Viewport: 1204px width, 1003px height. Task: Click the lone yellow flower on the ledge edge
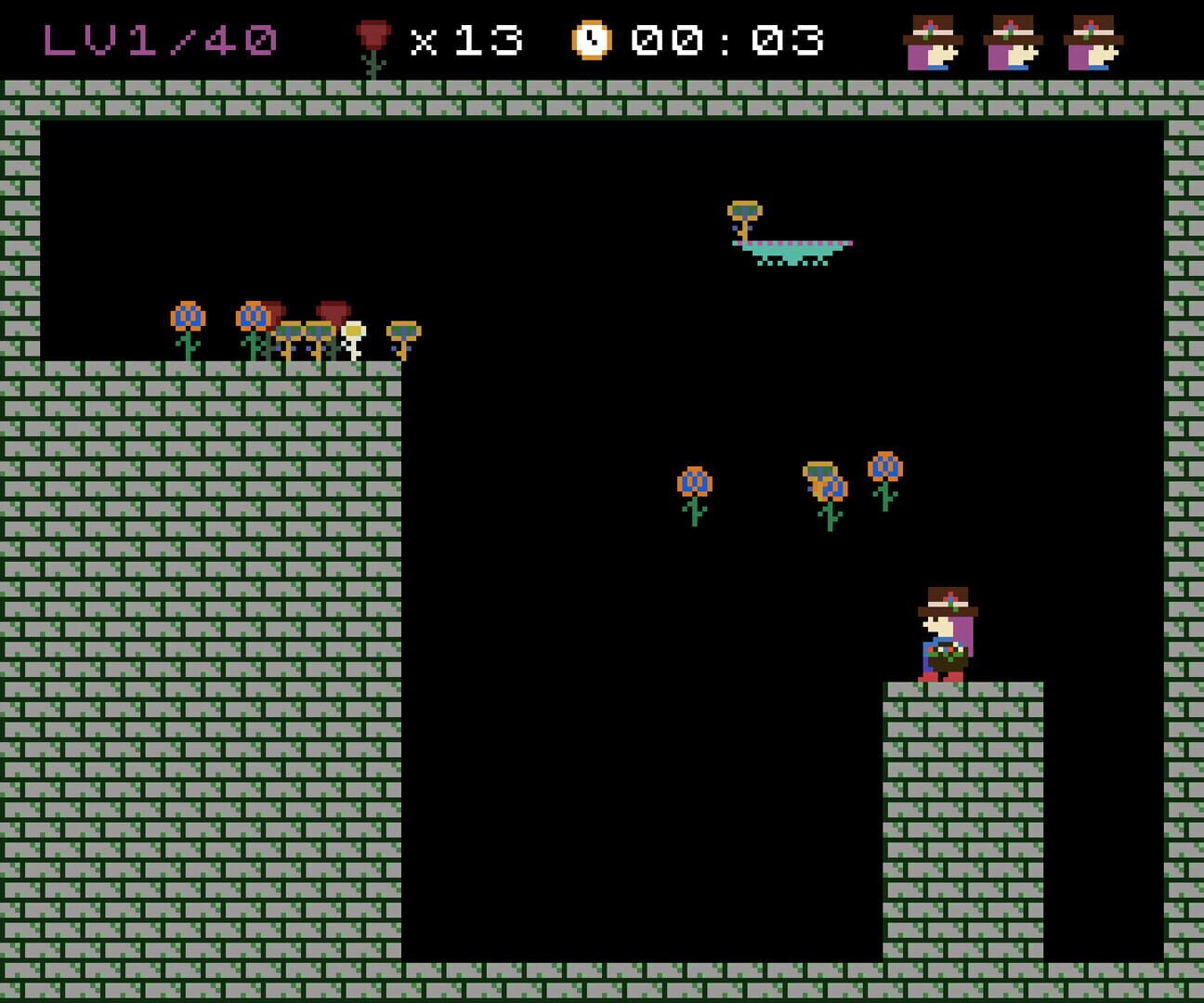coord(403,331)
